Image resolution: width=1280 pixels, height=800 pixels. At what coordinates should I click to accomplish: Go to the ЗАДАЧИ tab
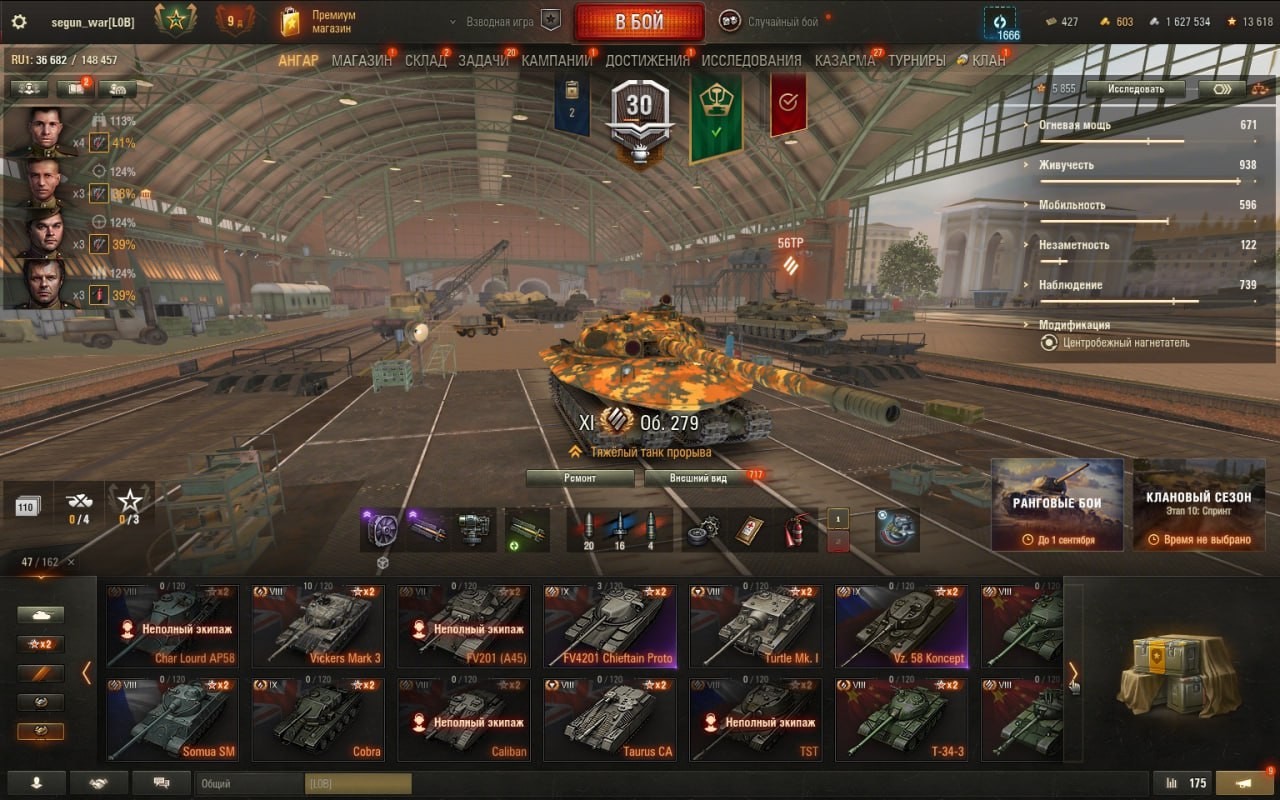pyautogui.click(x=483, y=60)
